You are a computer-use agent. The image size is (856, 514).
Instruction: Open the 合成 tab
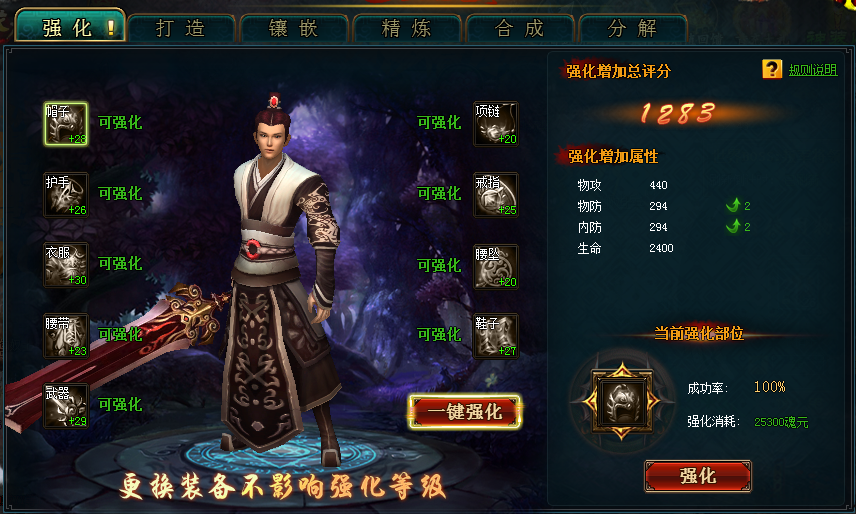point(520,28)
